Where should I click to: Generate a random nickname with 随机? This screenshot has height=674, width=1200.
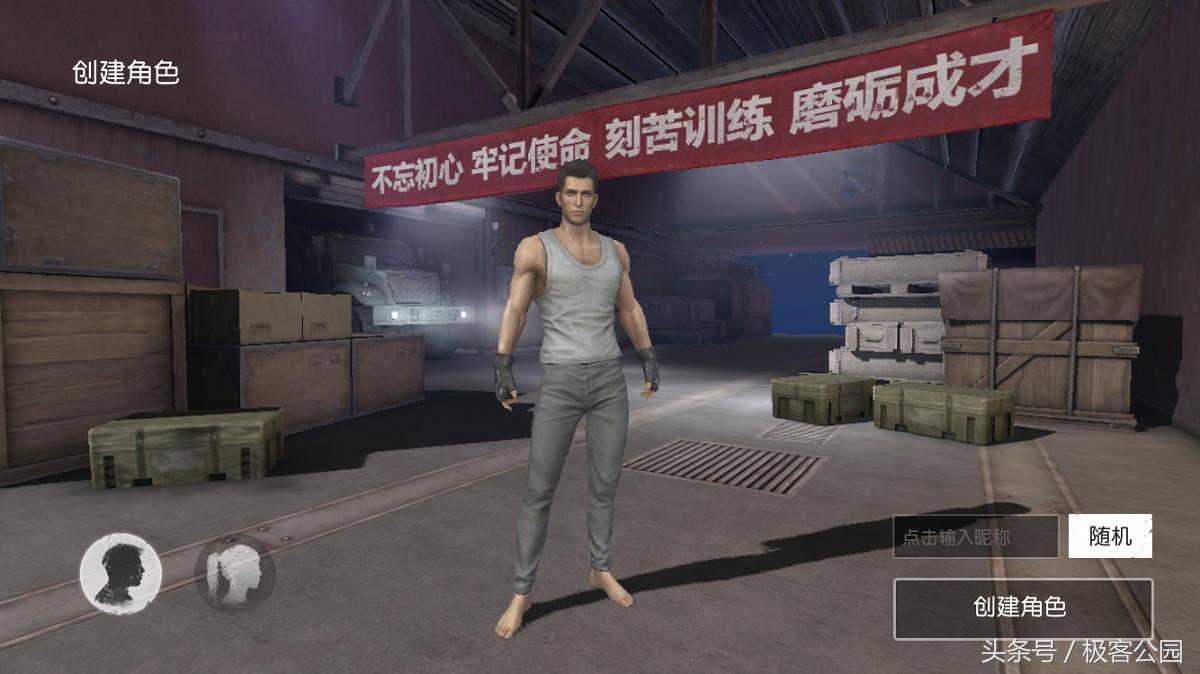tap(1110, 536)
